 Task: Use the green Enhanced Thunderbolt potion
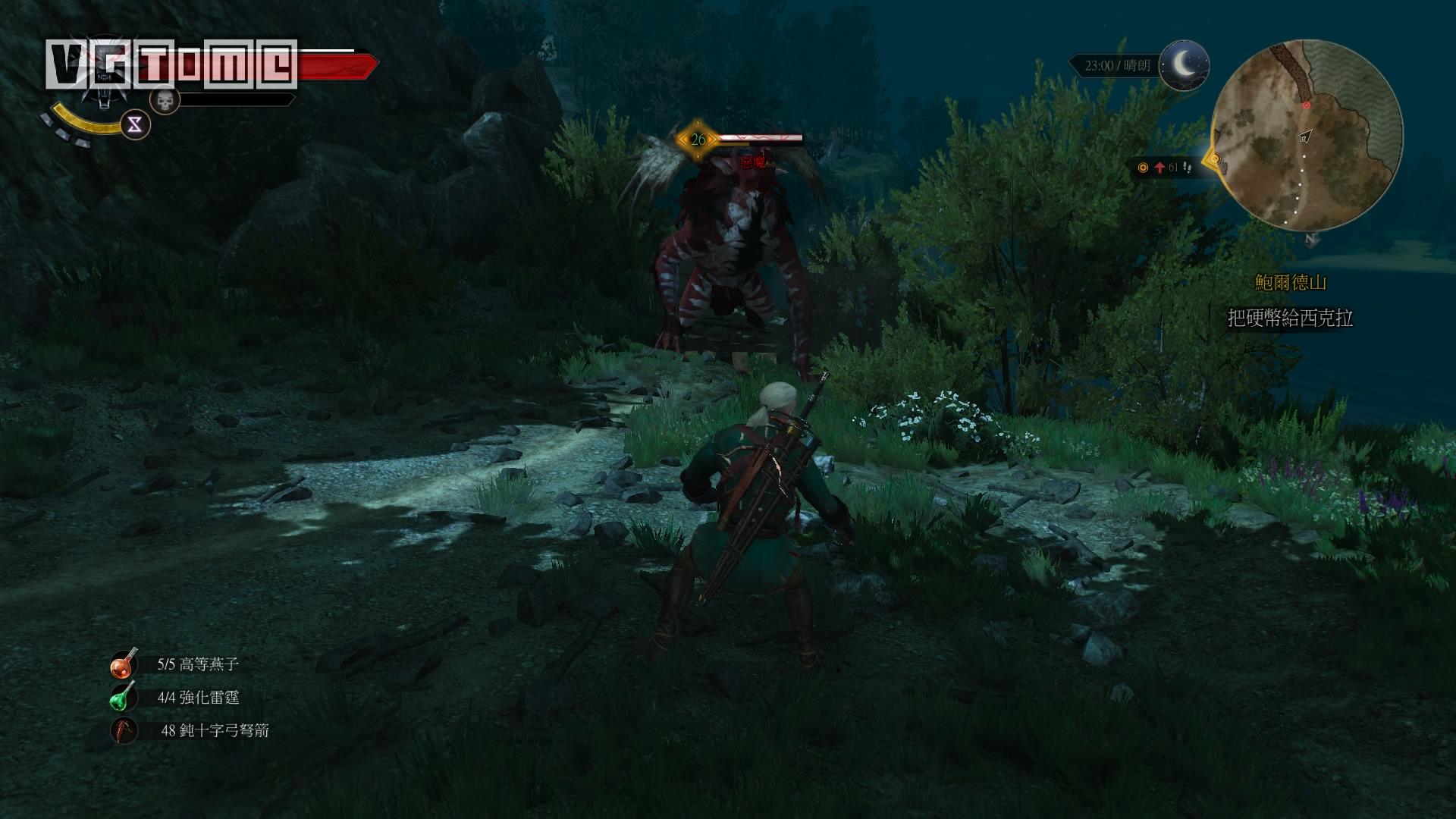(124, 697)
